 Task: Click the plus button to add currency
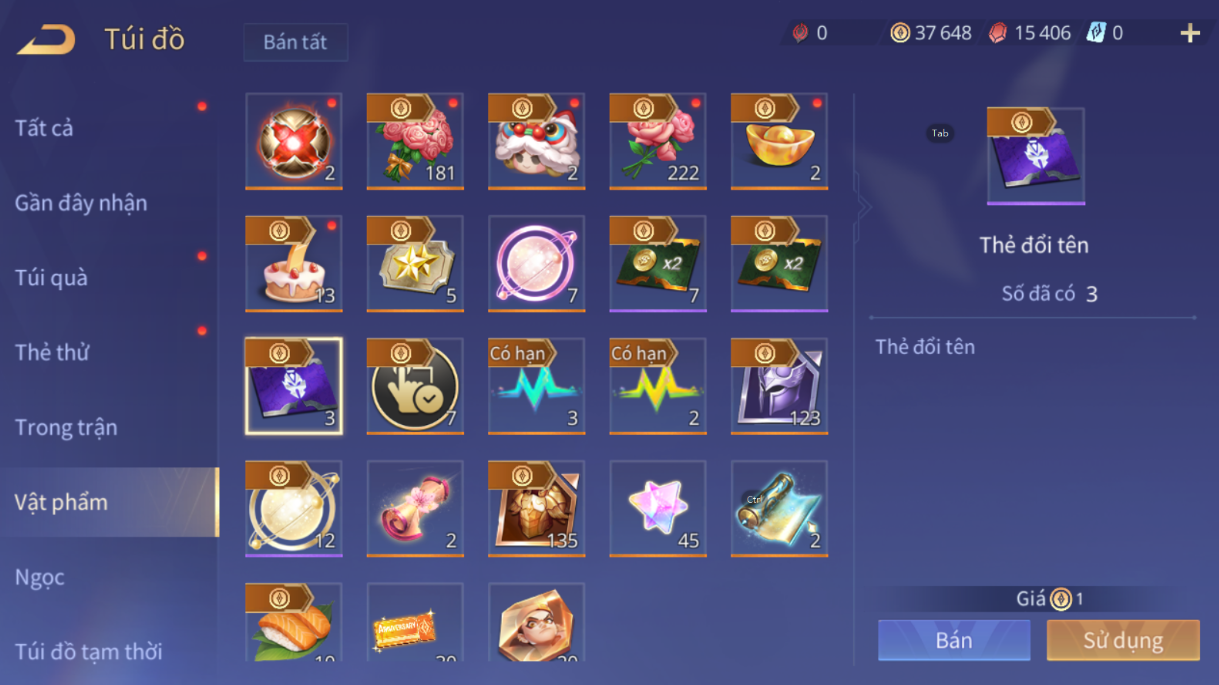tap(1190, 34)
